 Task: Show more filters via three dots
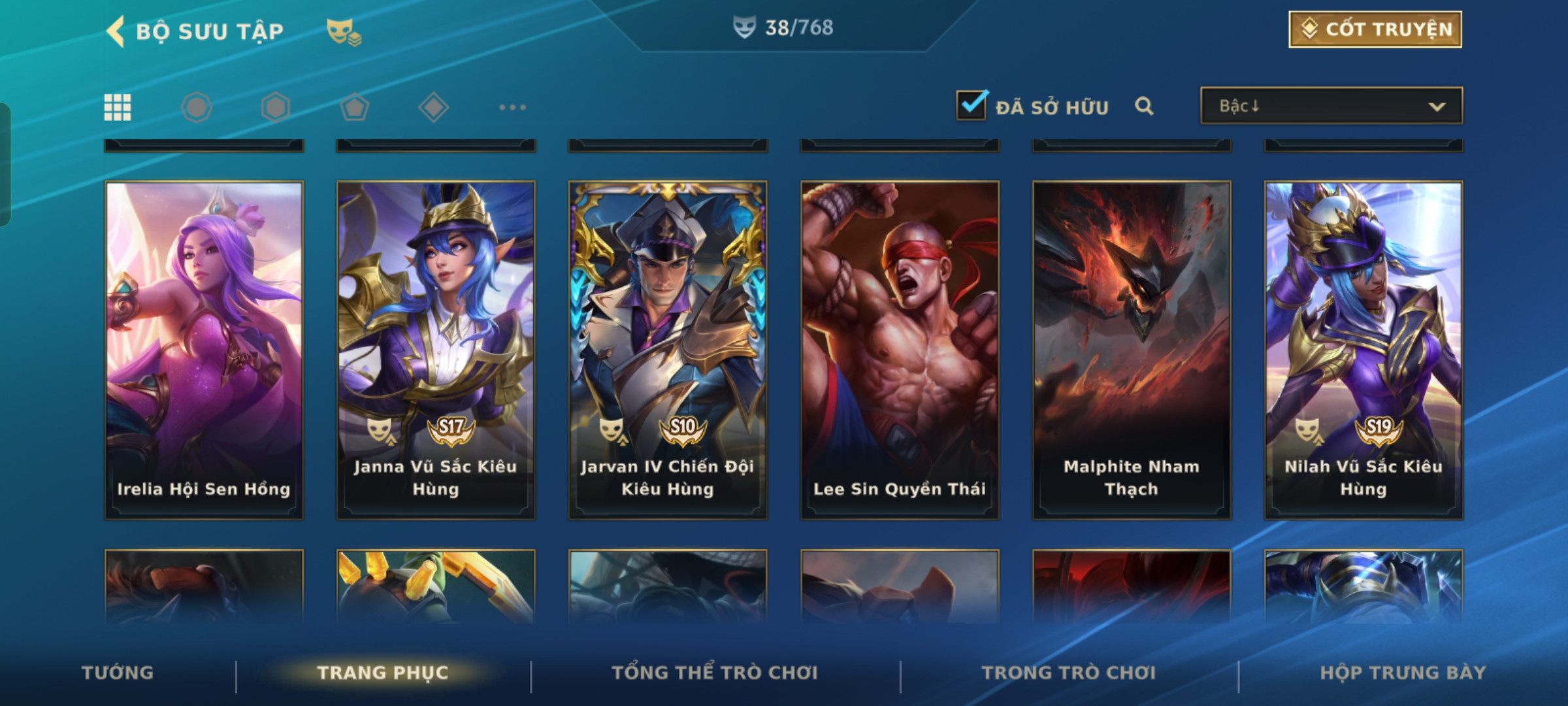(512, 107)
